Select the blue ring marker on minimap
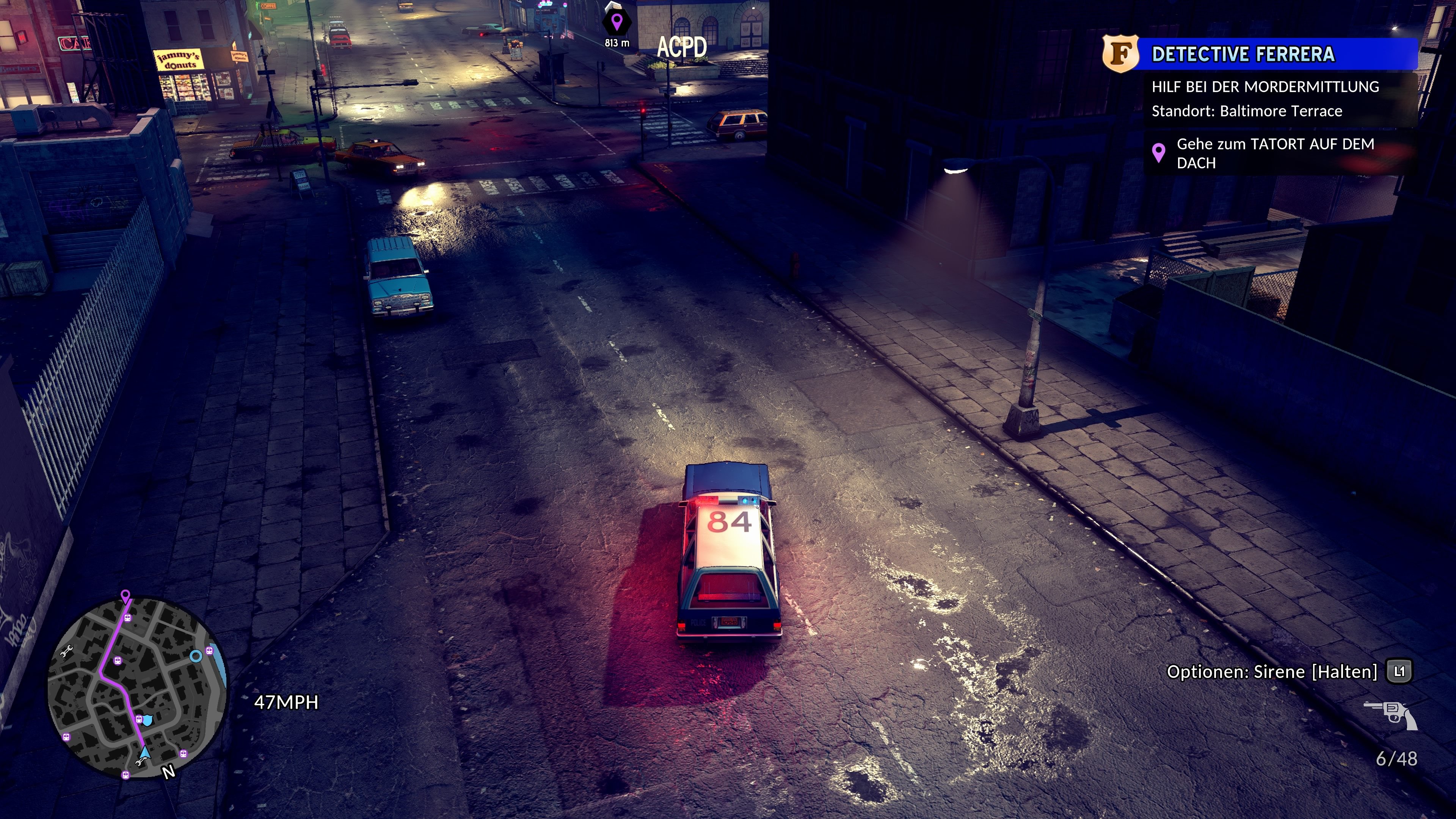 [x=196, y=656]
